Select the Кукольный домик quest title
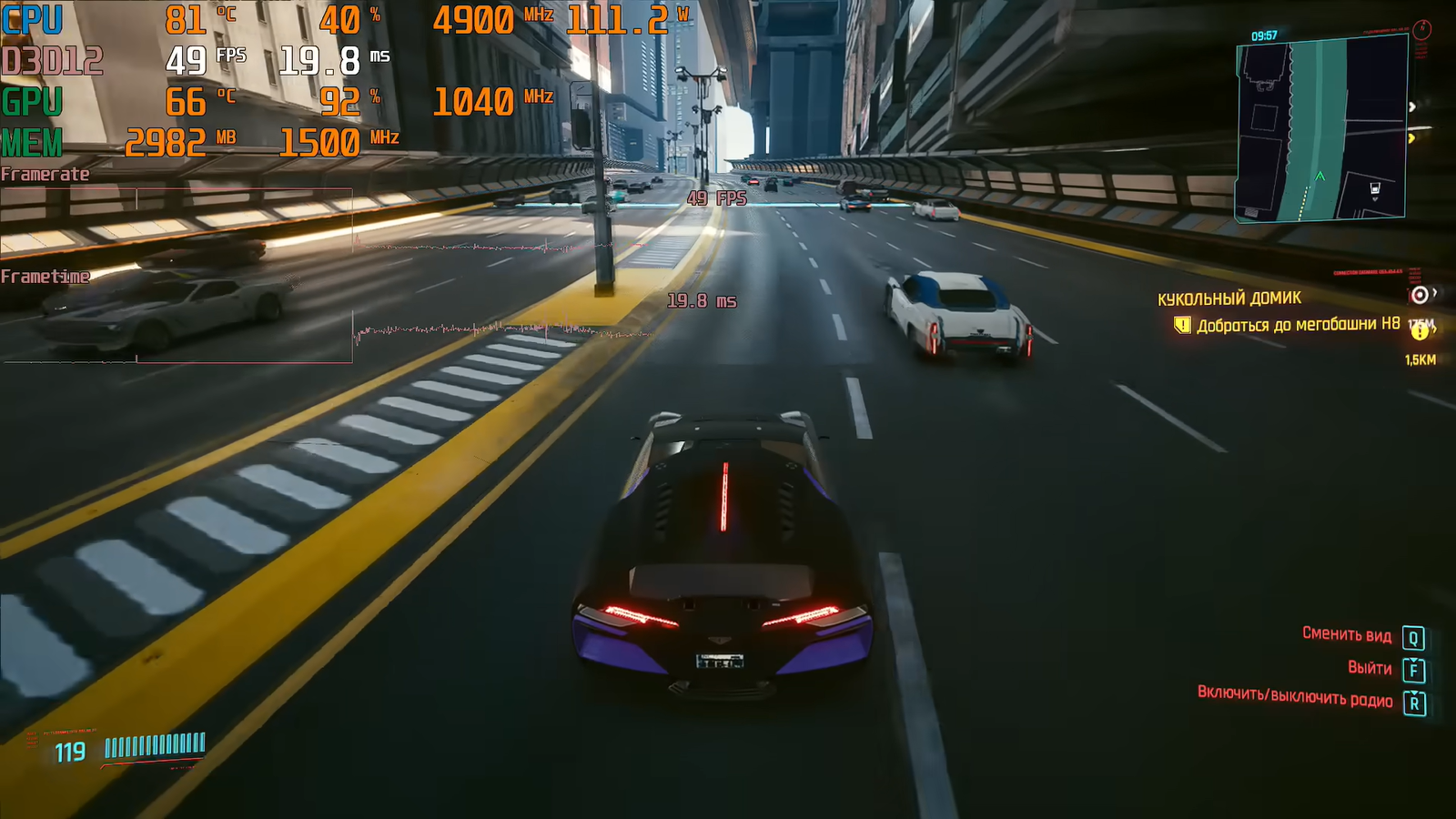Image resolution: width=1456 pixels, height=819 pixels. (1228, 298)
